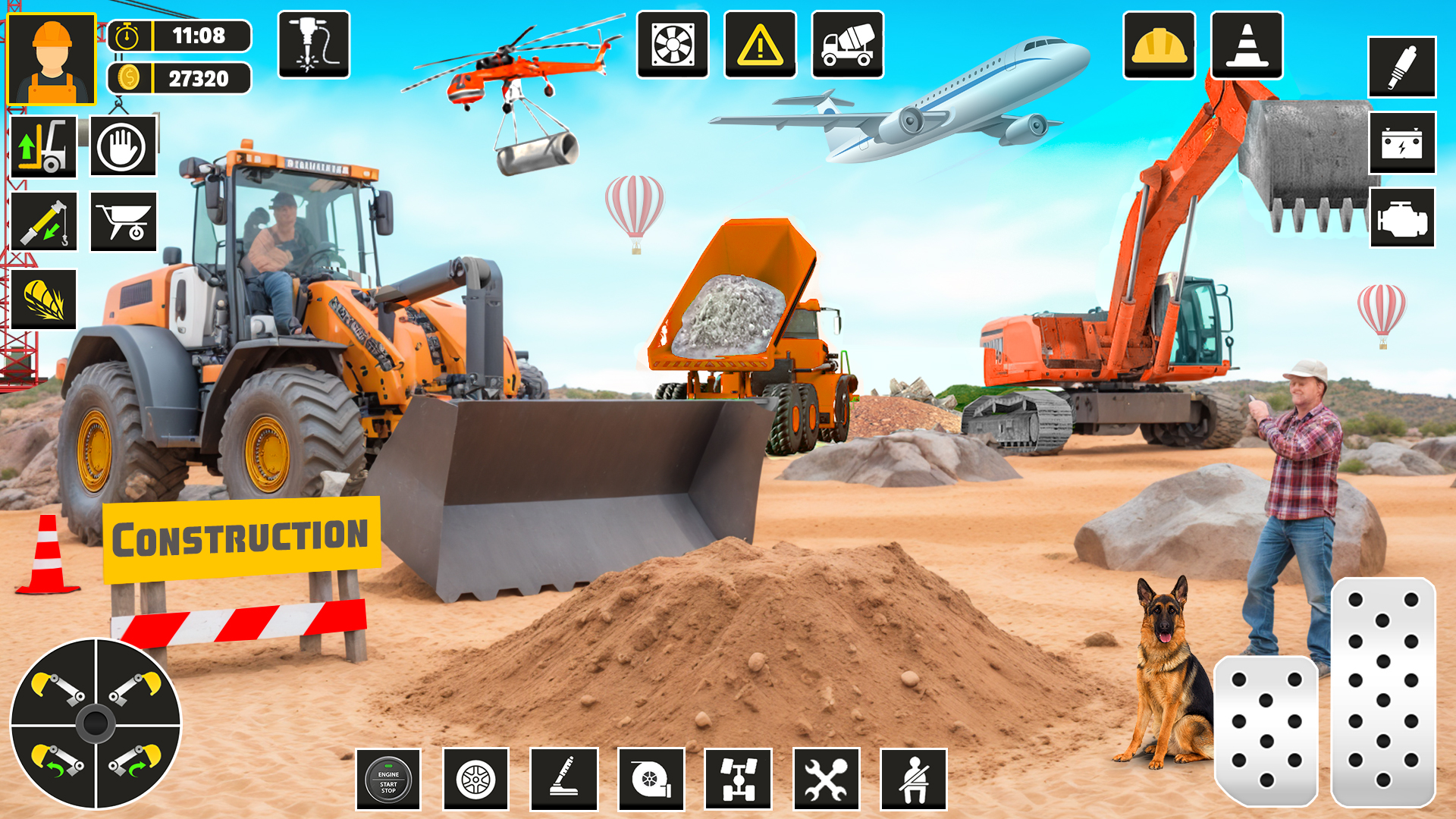1456x819 pixels.
Task: Click the player avatar portrait
Action: click(52, 57)
